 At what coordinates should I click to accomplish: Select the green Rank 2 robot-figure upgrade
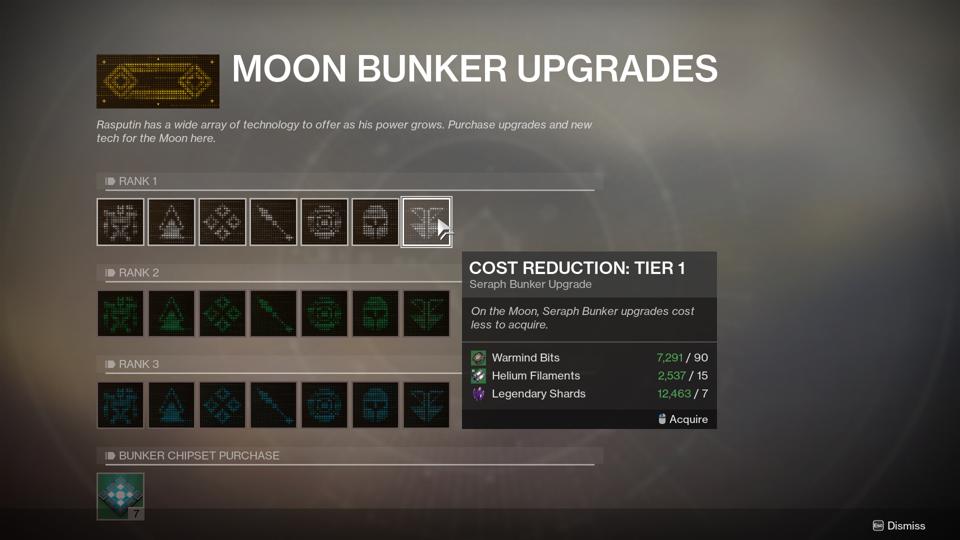(x=120, y=313)
